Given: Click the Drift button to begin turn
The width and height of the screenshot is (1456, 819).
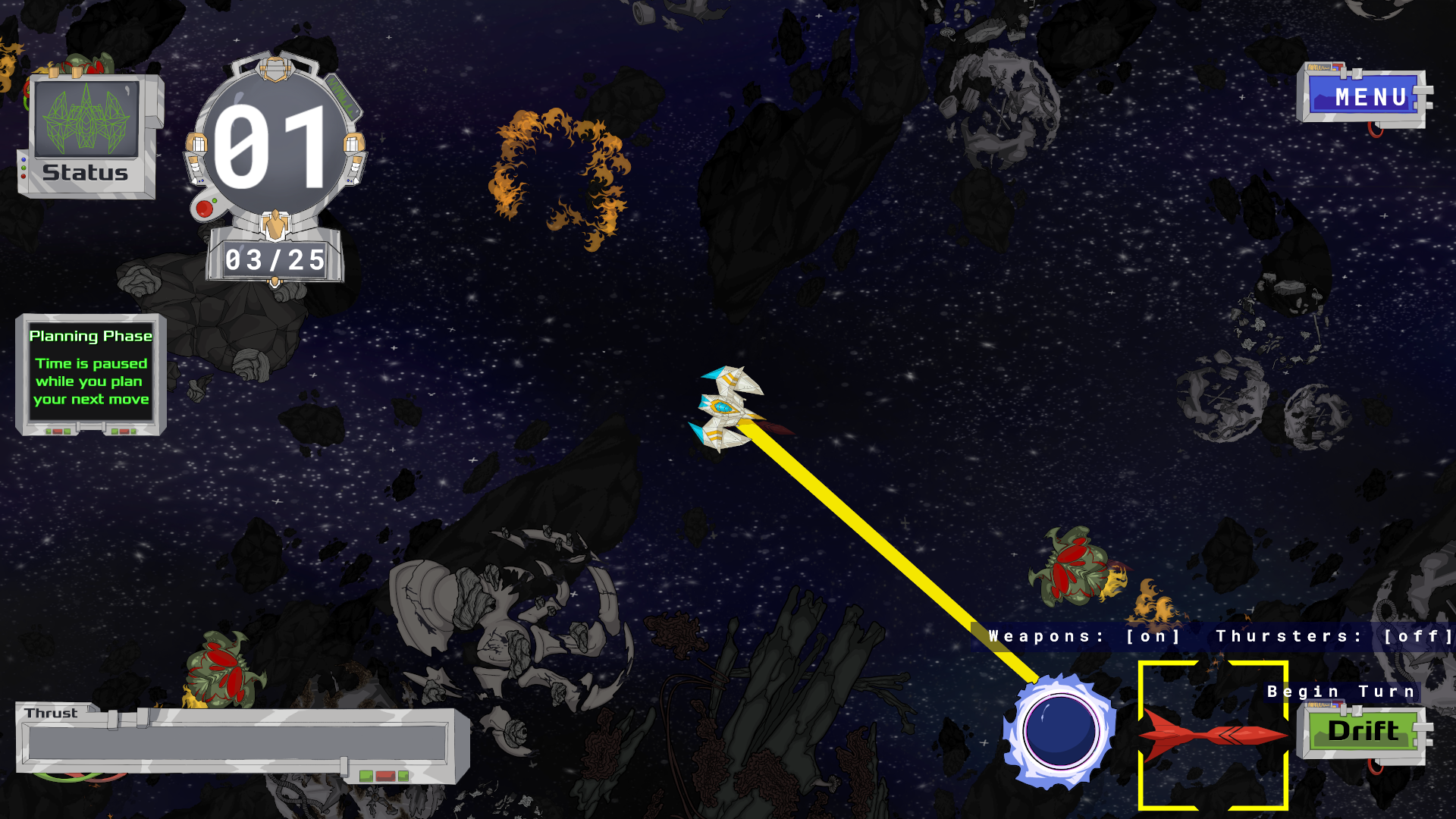Looking at the screenshot, I should point(1363,731).
